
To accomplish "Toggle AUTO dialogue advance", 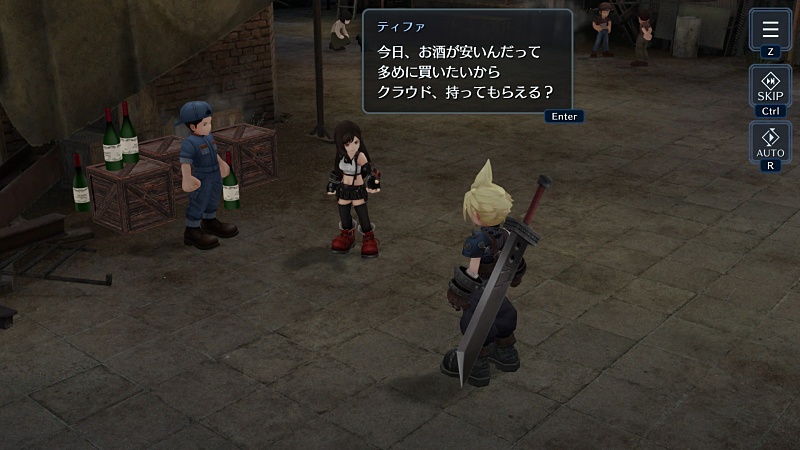I will pyautogui.click(x=769, y=143).
